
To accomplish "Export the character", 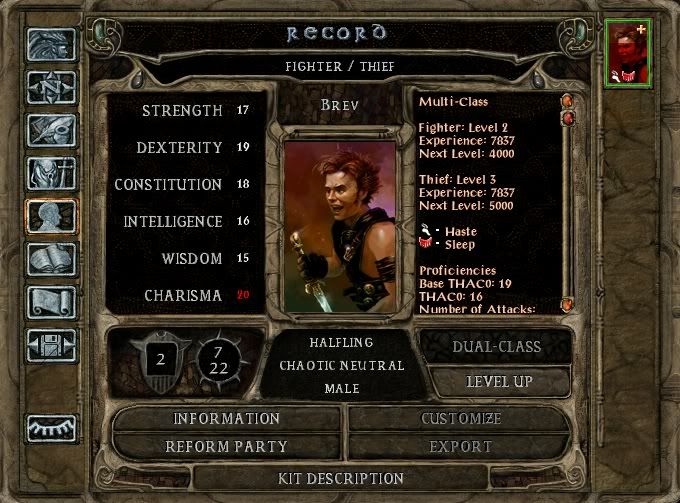I will pos(461,446).
